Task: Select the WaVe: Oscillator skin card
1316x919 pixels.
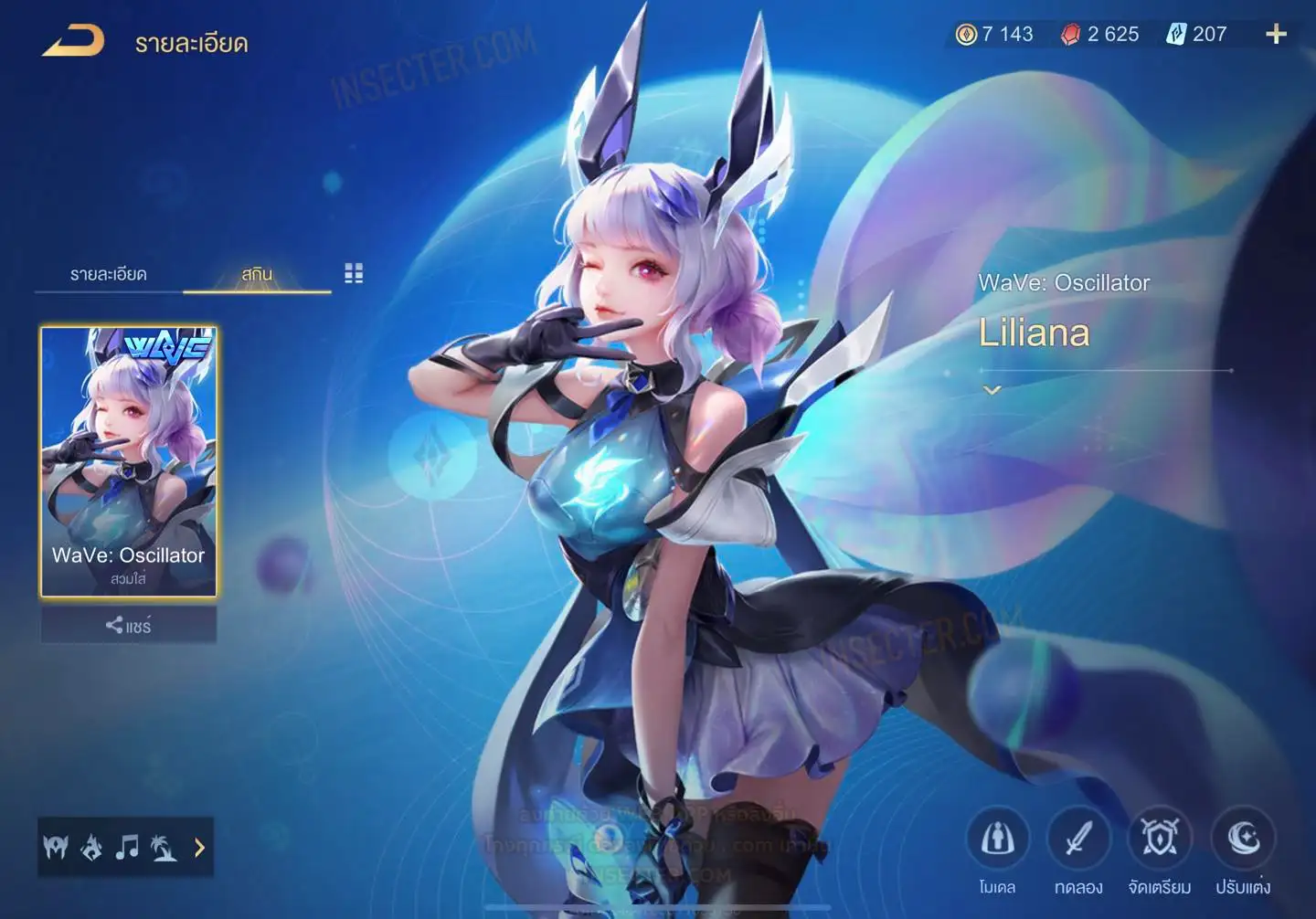Action: pyautogui.click(x=129, y=461)
